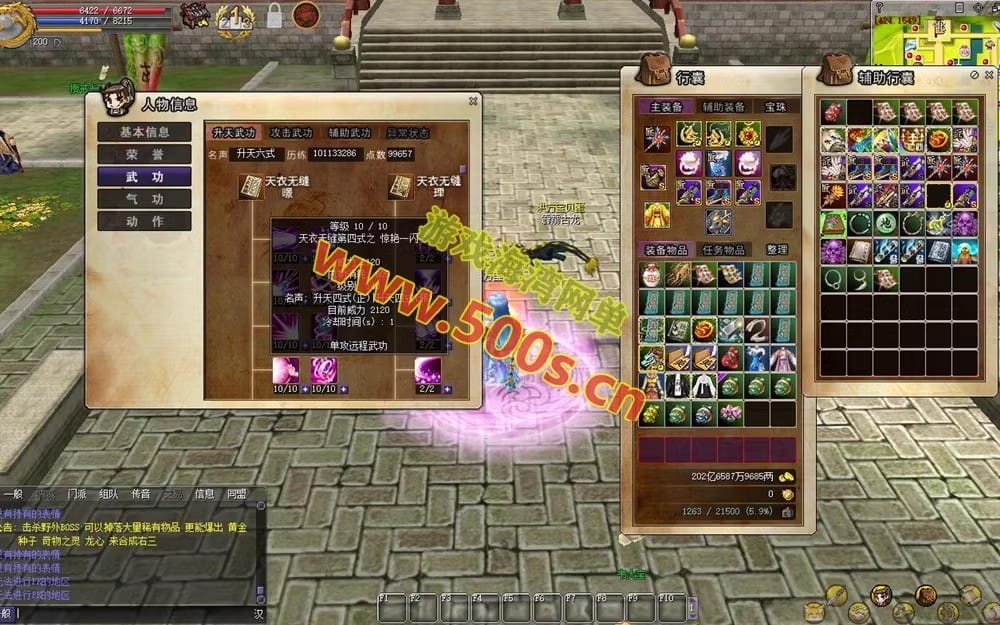Switch to the 攻击武功 tab
This screenshot has height=625, width=1000.
tap(291, 133)
